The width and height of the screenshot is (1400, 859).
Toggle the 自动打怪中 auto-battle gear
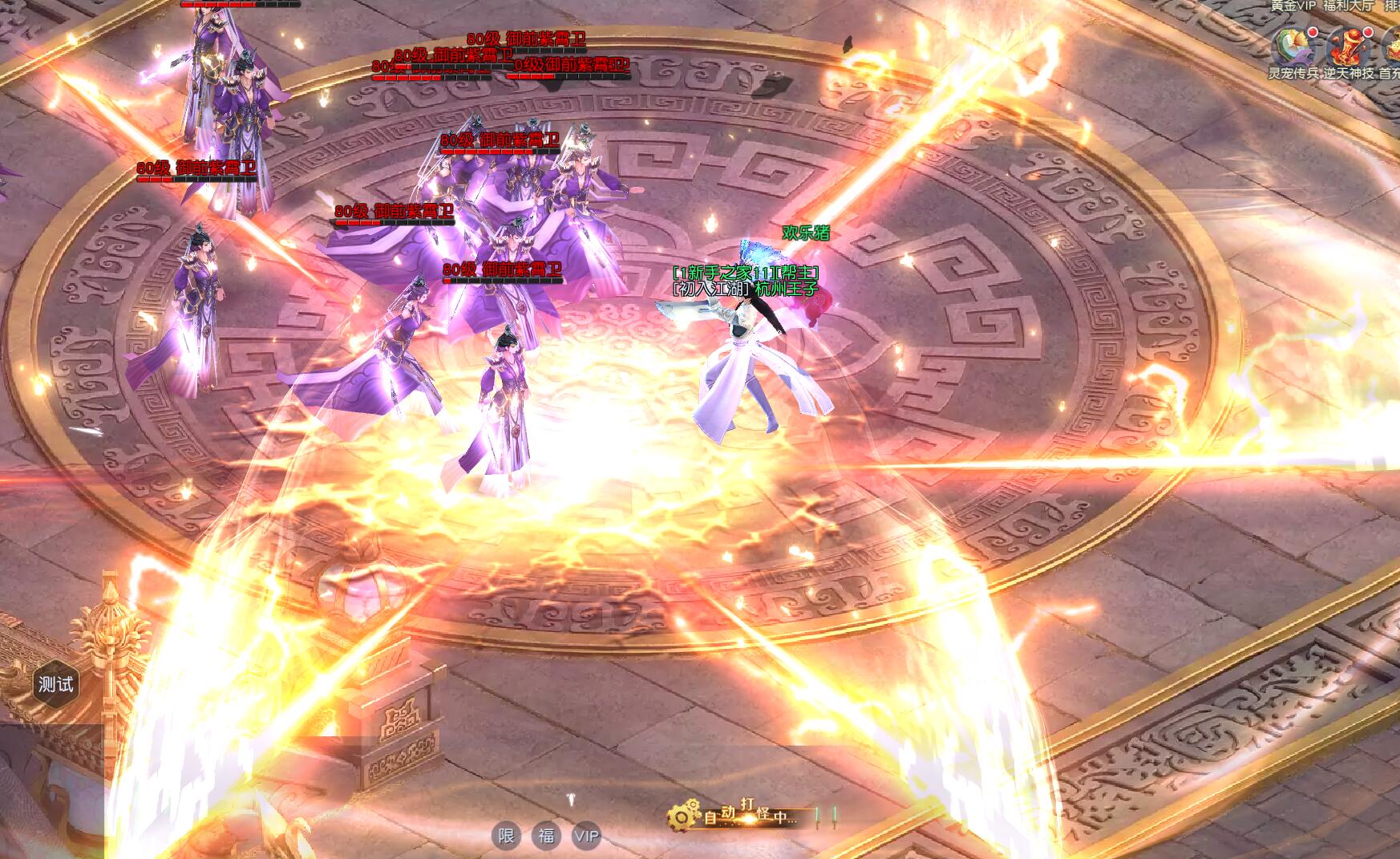[x=680, y=817]
